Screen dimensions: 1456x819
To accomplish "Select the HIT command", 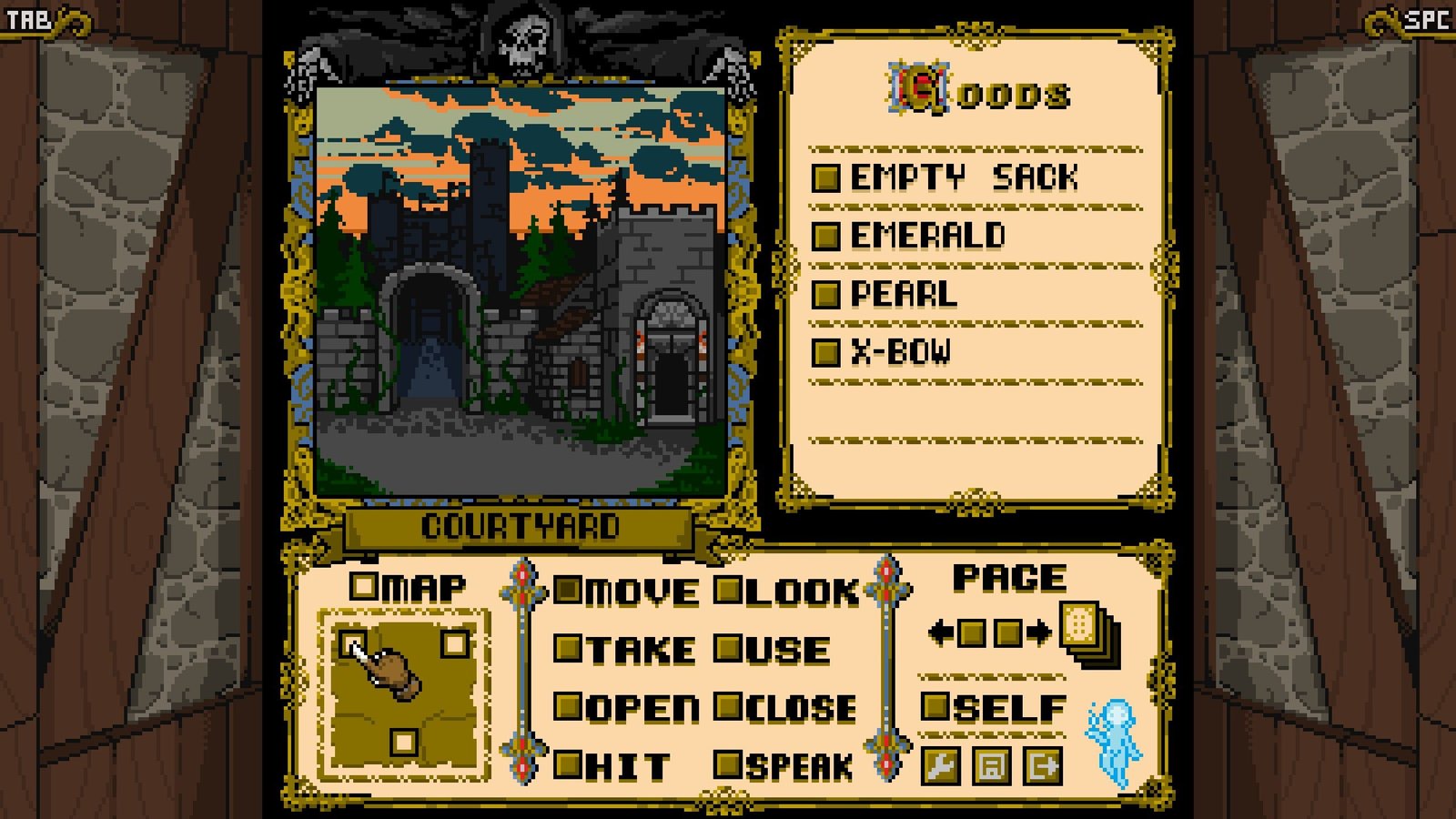I will point(613,766).
